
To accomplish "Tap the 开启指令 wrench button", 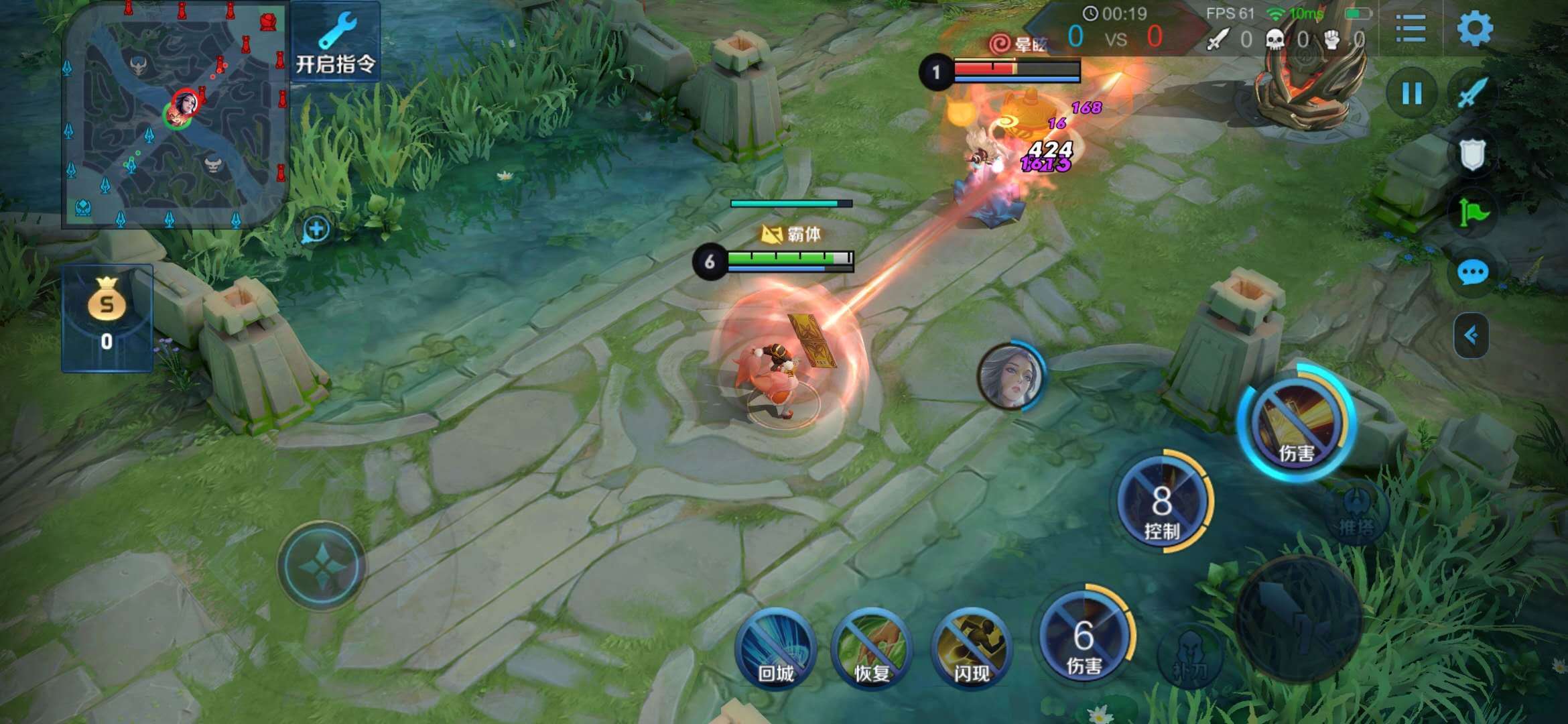I will [x=335, y=42].
